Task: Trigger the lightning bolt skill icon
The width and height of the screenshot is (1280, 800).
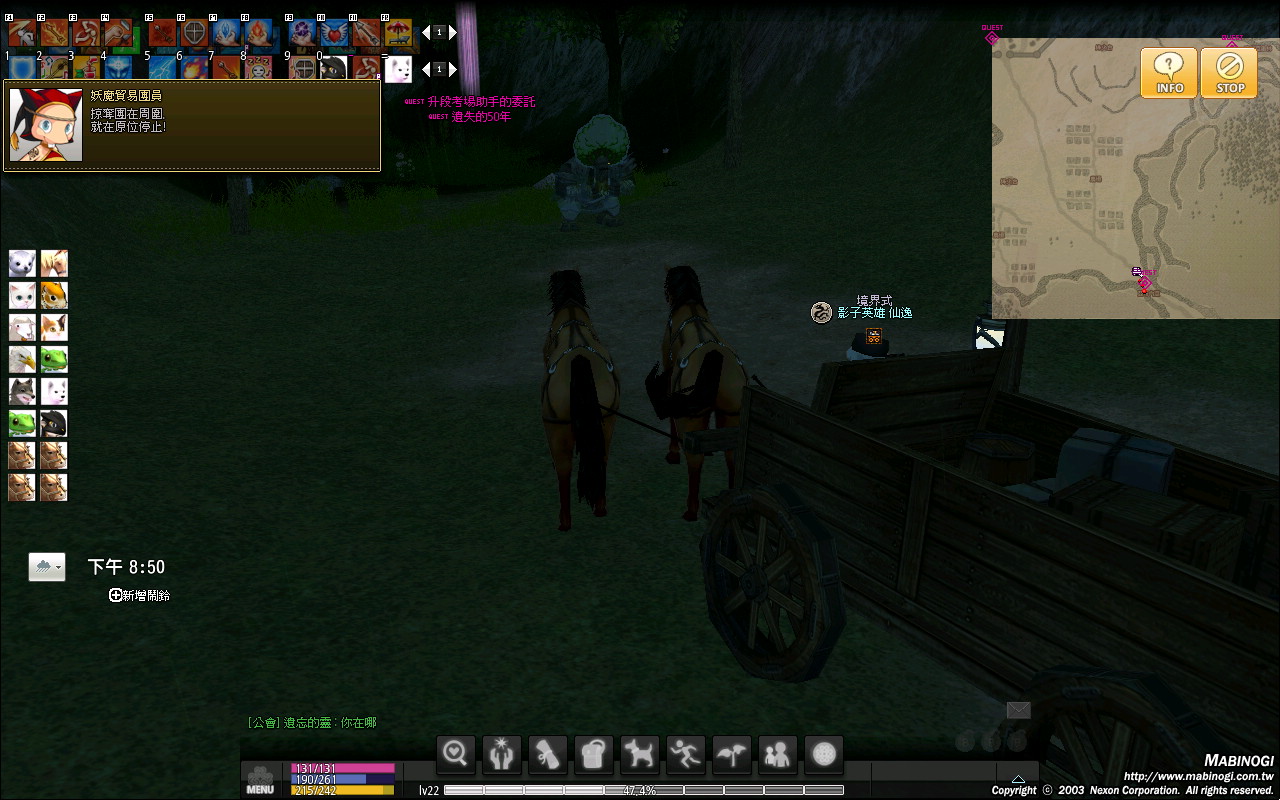Action: (x=163, y=68)
